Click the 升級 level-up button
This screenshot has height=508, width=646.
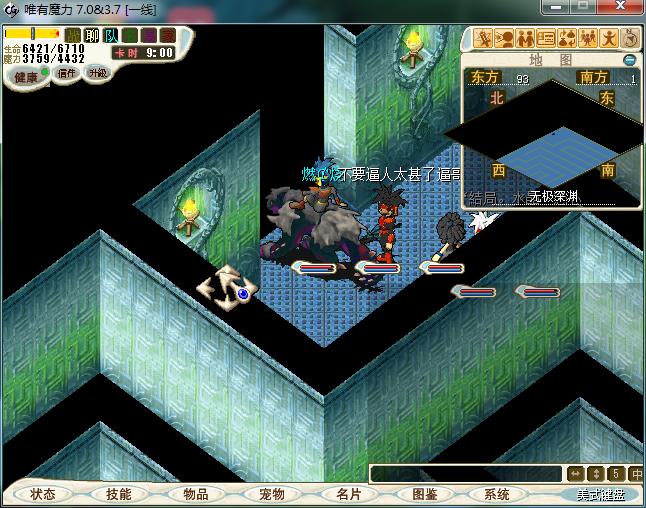point(98,73)
